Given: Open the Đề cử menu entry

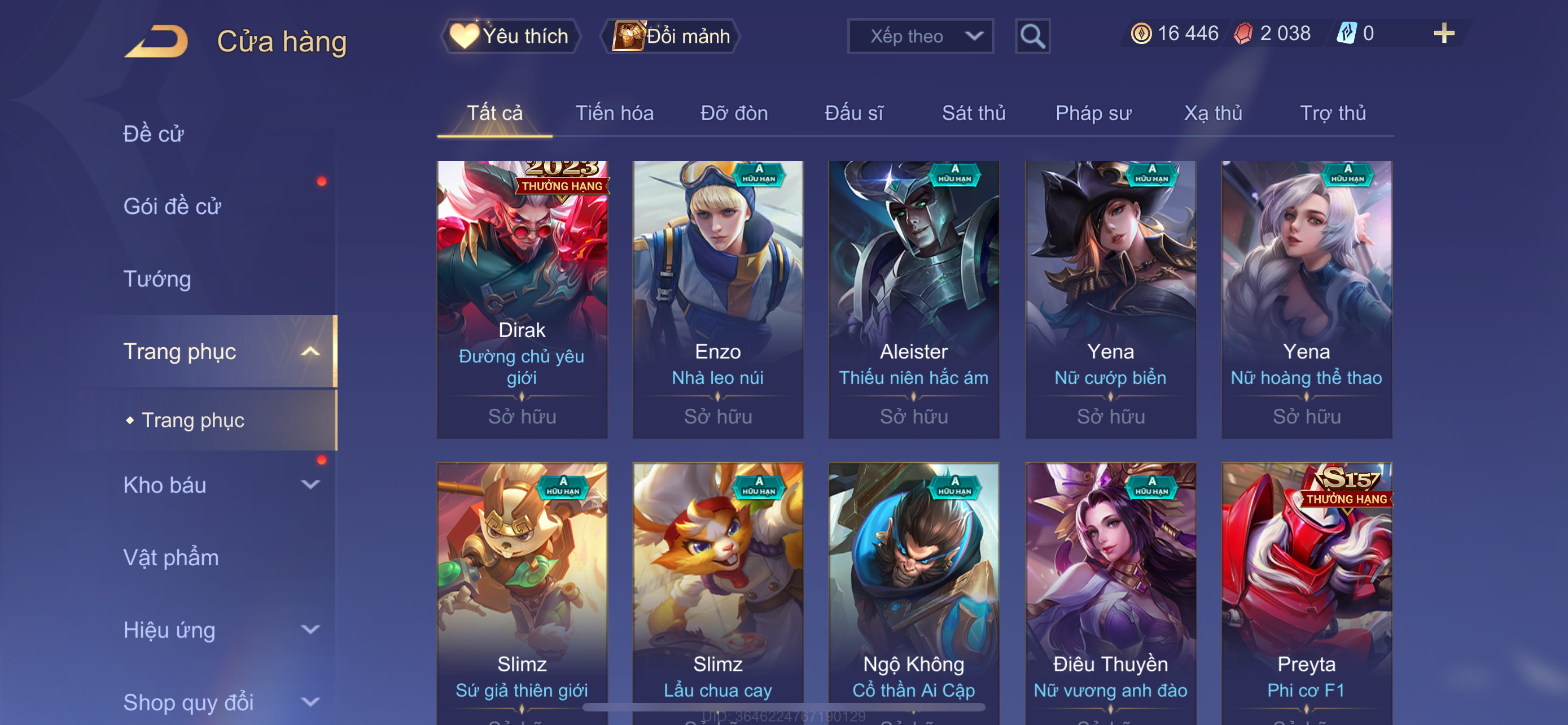Looking at the screenshot, I should [154, 134].
